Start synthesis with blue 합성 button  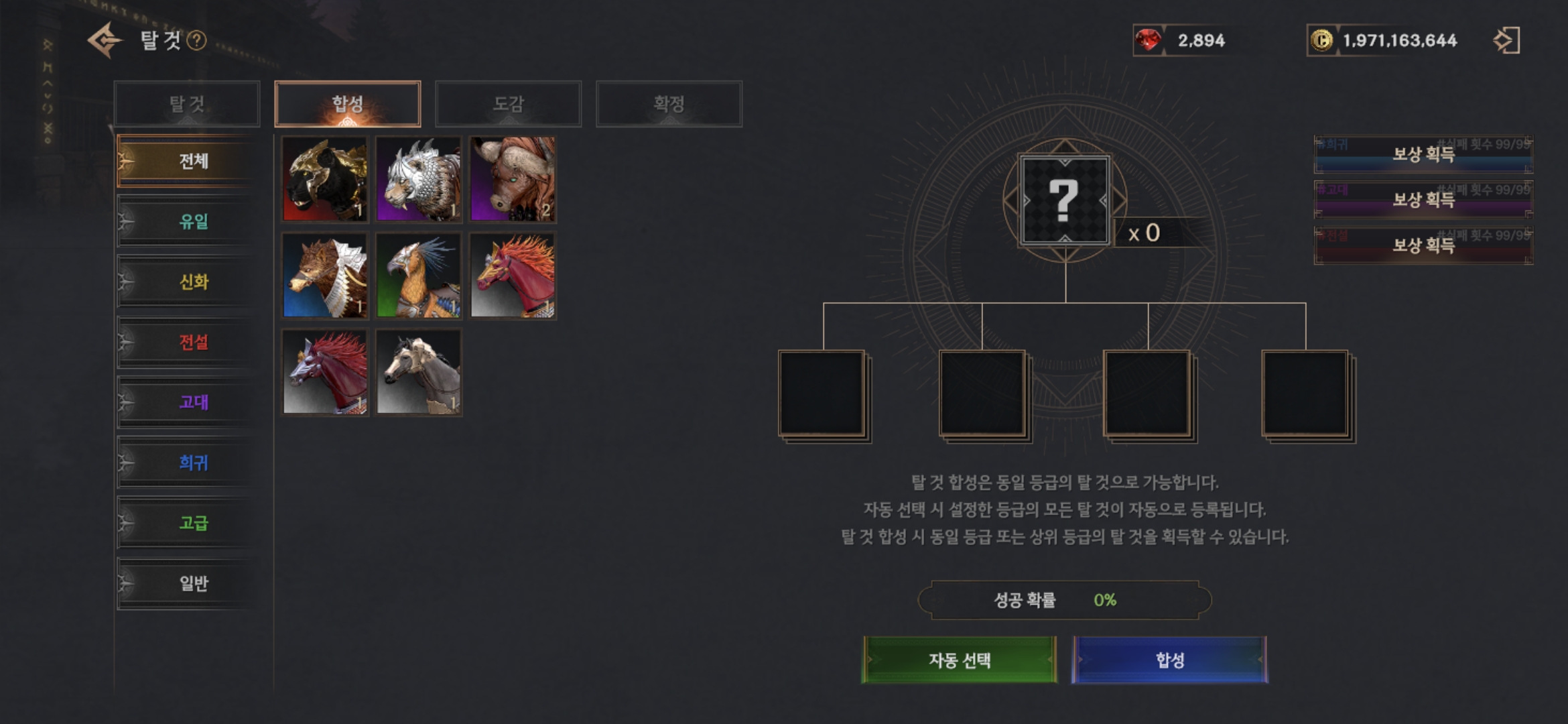1169,660
